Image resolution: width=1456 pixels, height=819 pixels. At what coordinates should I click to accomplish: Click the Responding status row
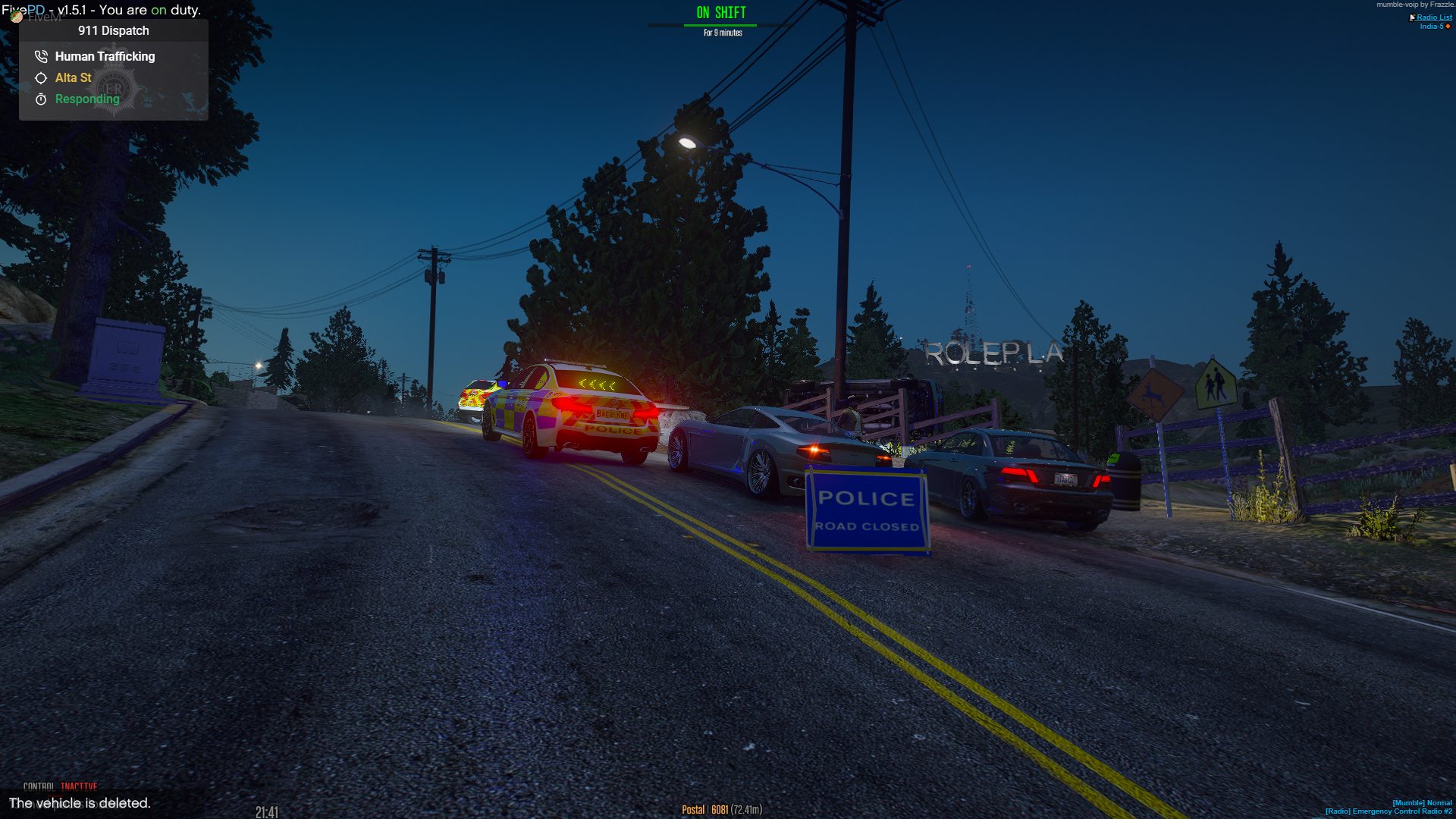pos(87,99)
